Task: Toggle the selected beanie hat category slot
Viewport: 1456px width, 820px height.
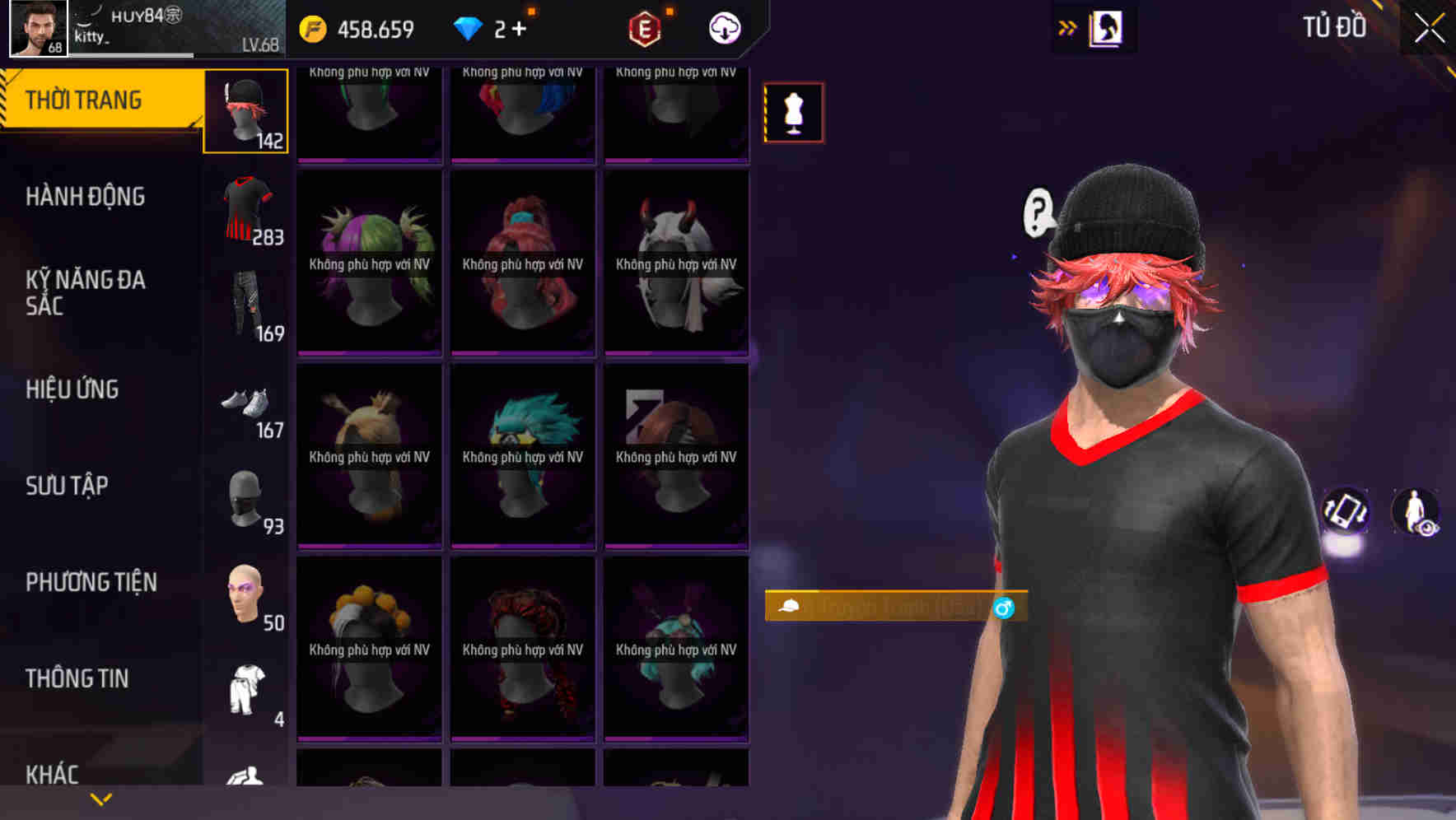Action: (x=245, y=109)
